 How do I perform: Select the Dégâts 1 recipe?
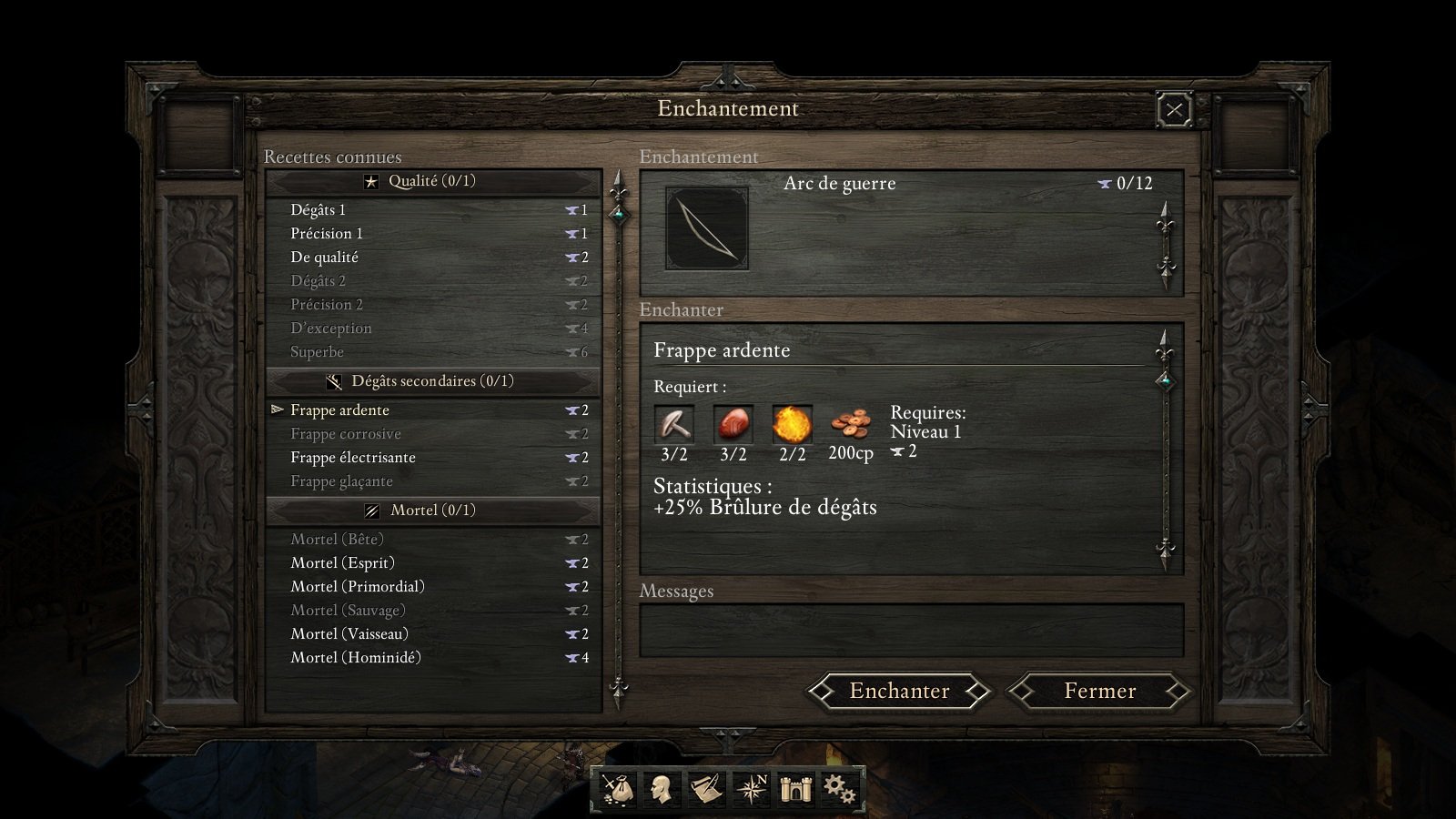pyautogui.click(x=318, y=210)
